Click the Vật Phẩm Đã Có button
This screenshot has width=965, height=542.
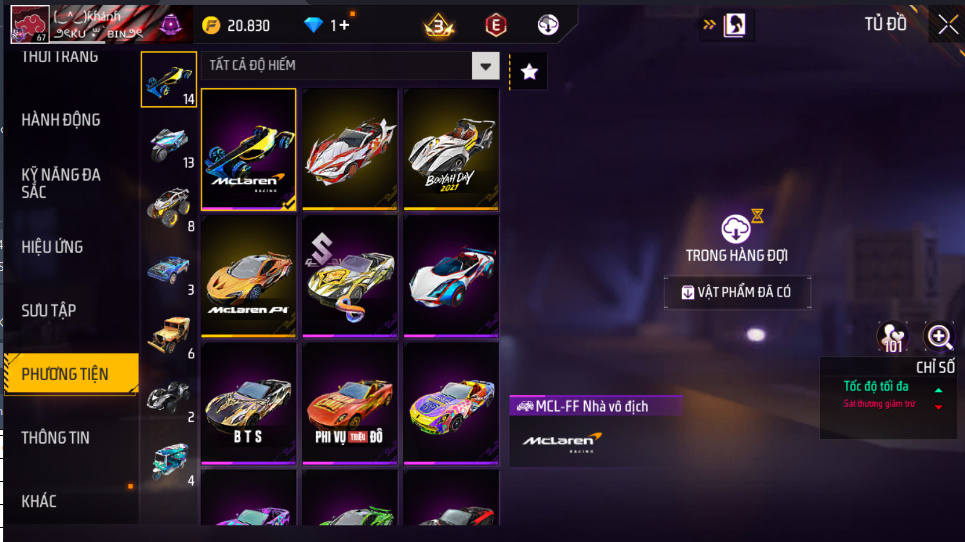point(736,292)
